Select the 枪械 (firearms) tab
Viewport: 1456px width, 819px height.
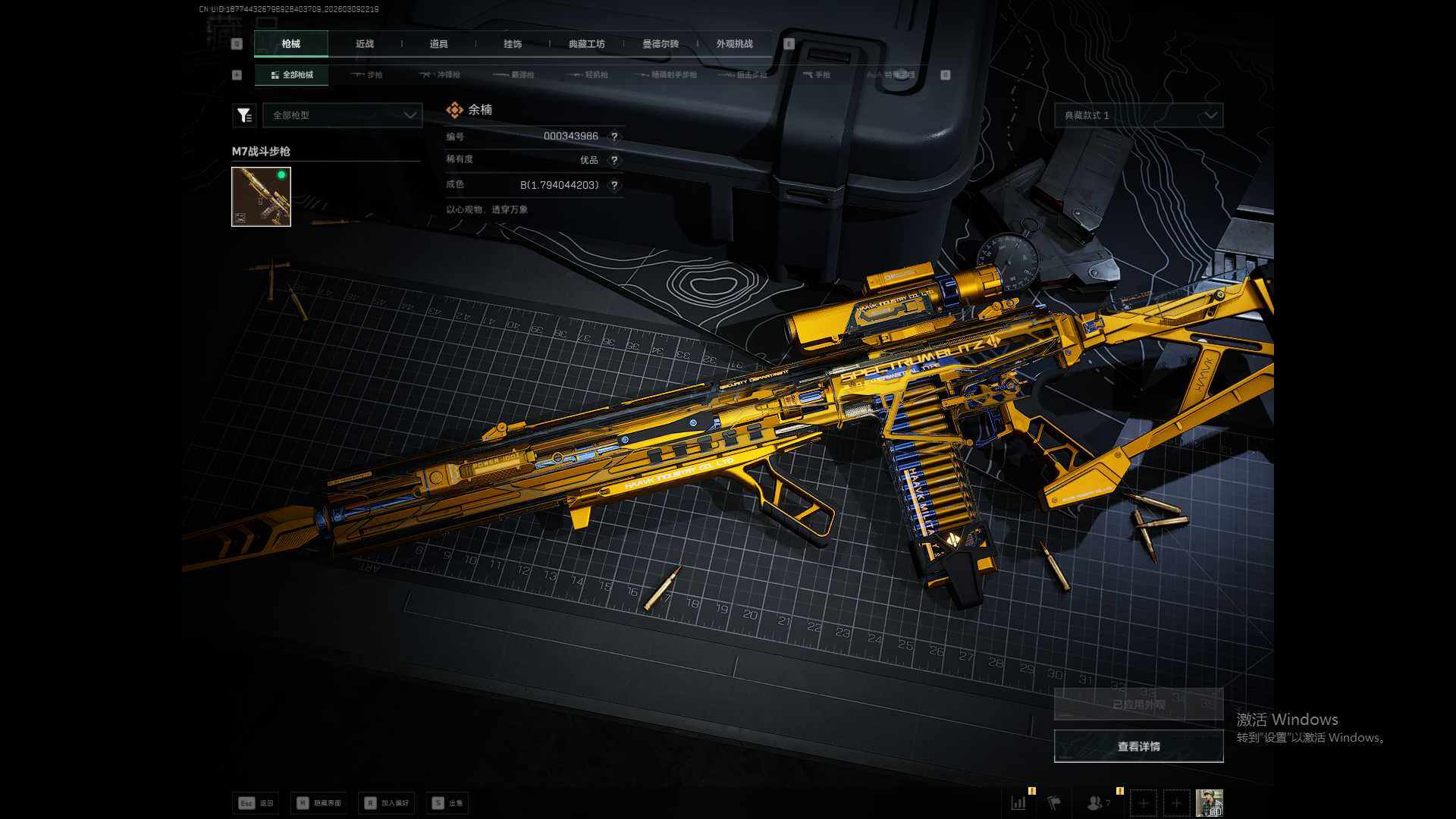tap(291, 44)
